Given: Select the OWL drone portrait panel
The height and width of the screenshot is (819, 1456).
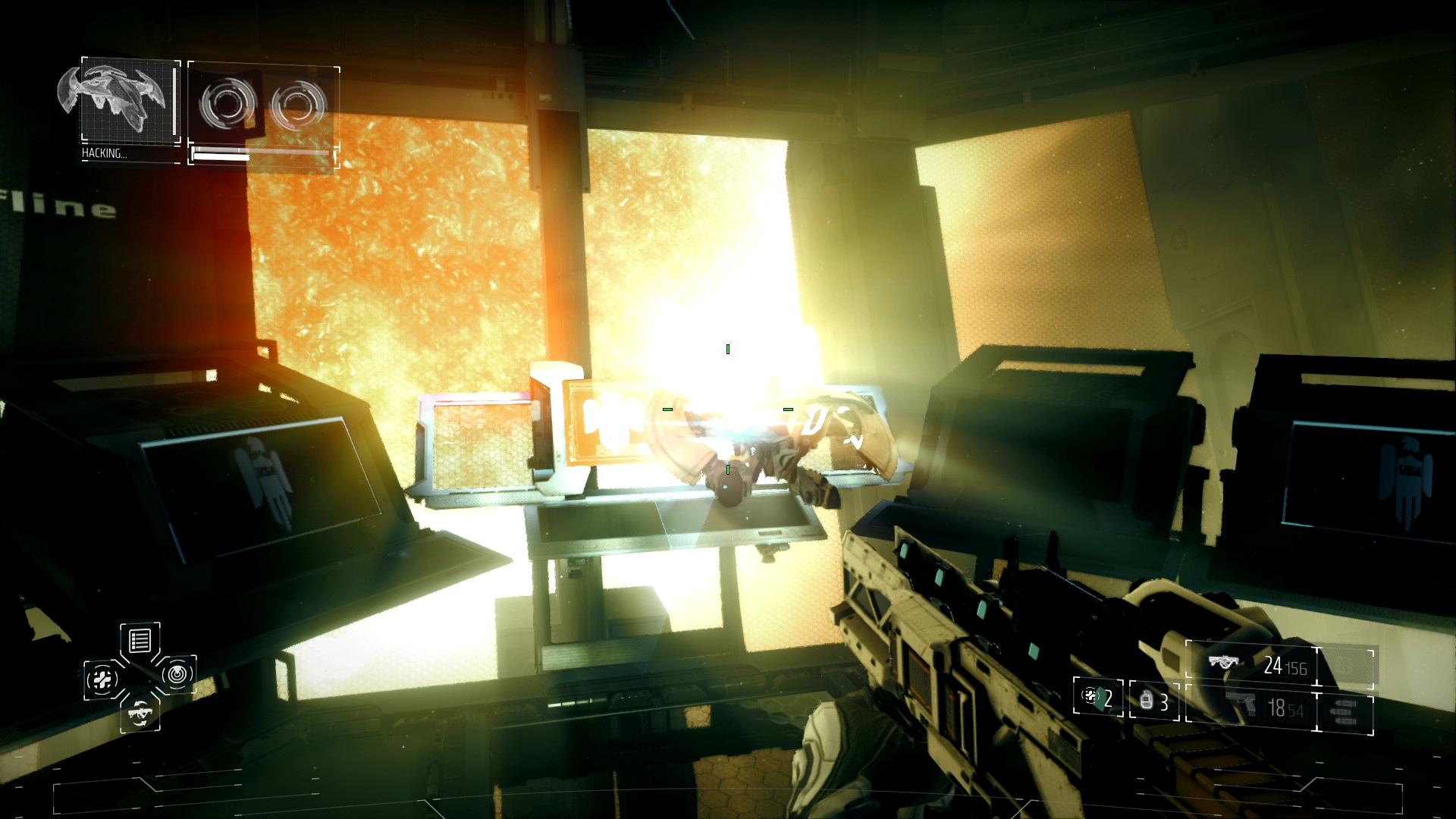Looking at the screenshot, I should point(129,100).
